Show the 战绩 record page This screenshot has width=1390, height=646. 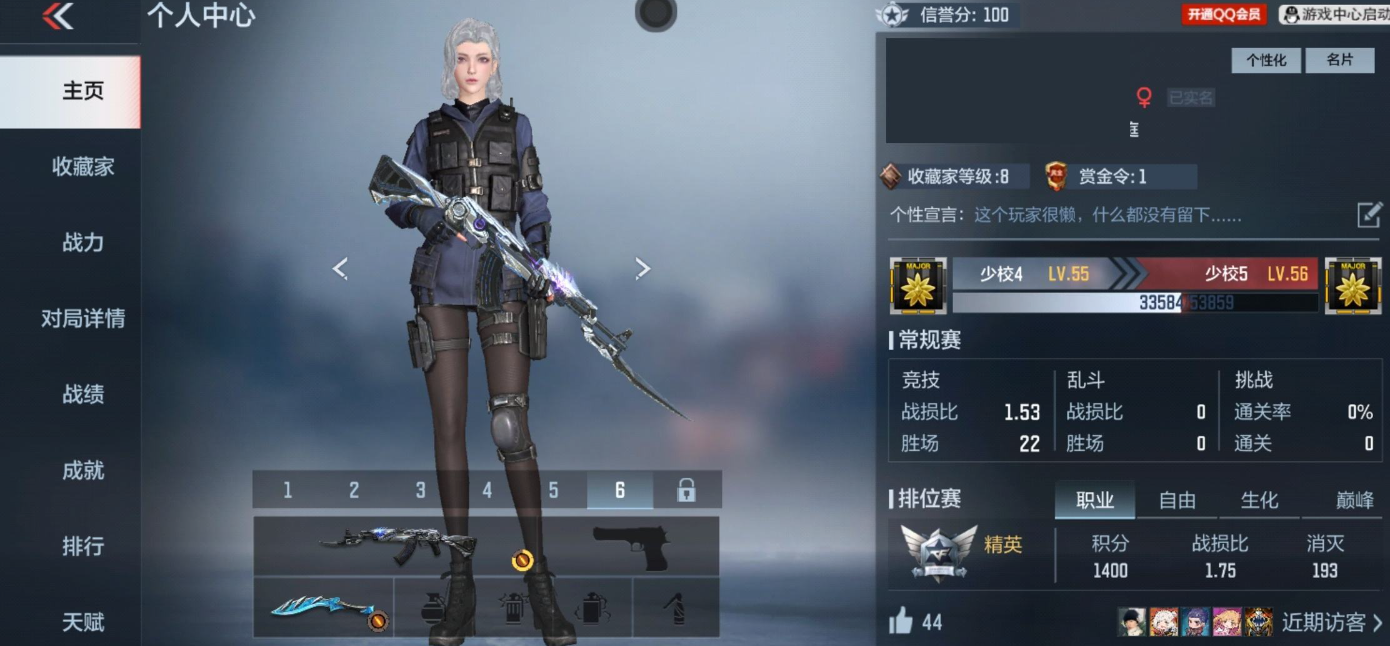[83, 395]
